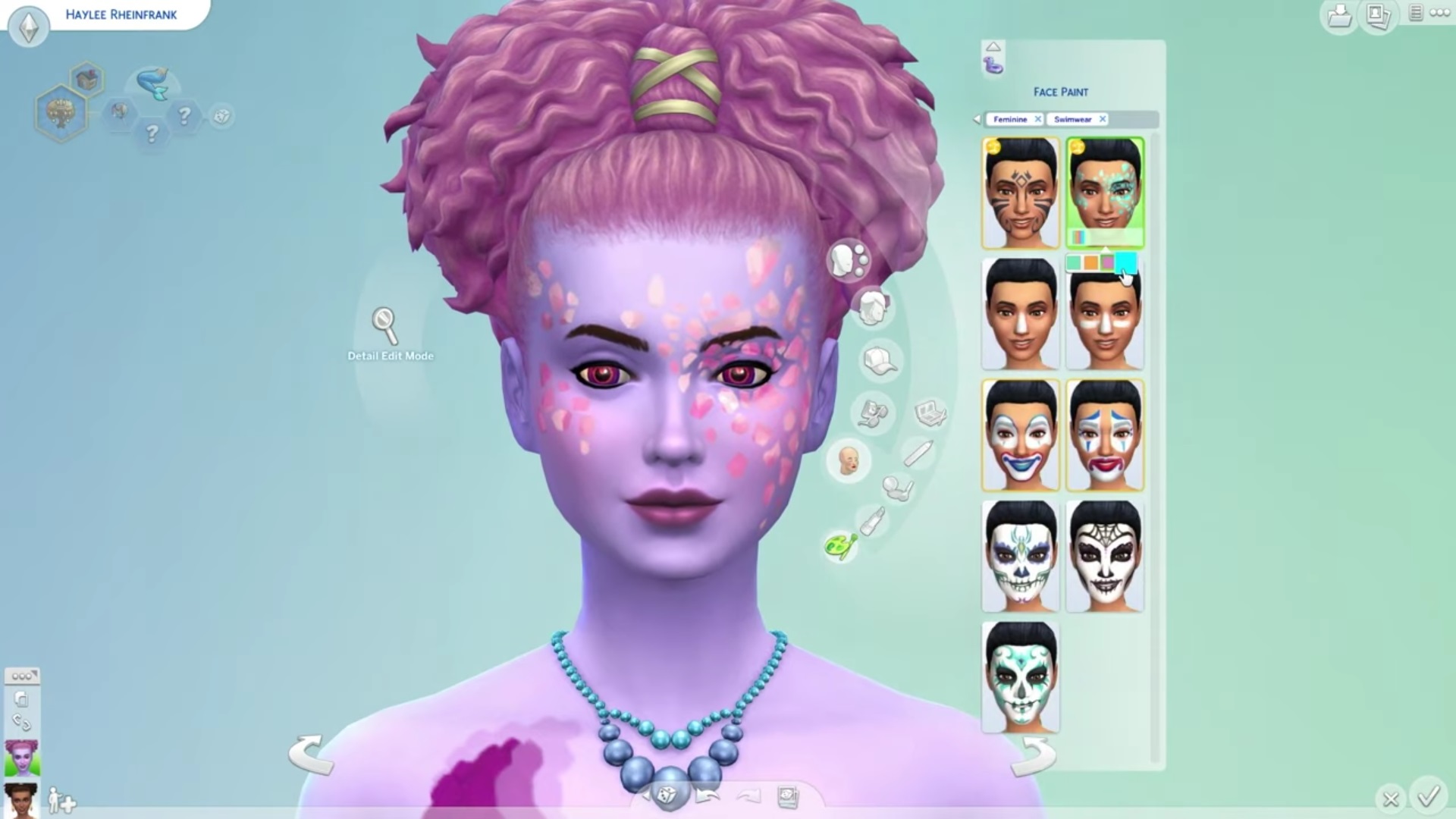The width and height of the screenshot is (1456, 819).
Task: Cancel with the X button
Action: click(1391, 799)
